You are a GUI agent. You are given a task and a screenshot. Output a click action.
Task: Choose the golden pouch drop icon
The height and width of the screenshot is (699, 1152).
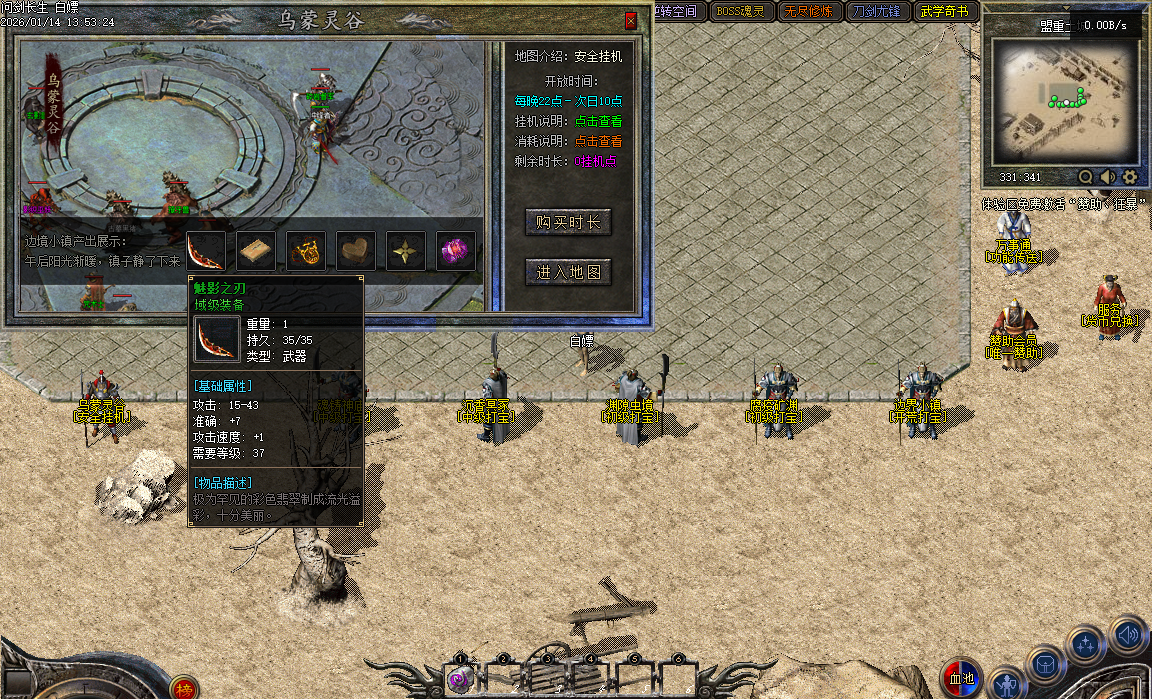coord(306,251)
